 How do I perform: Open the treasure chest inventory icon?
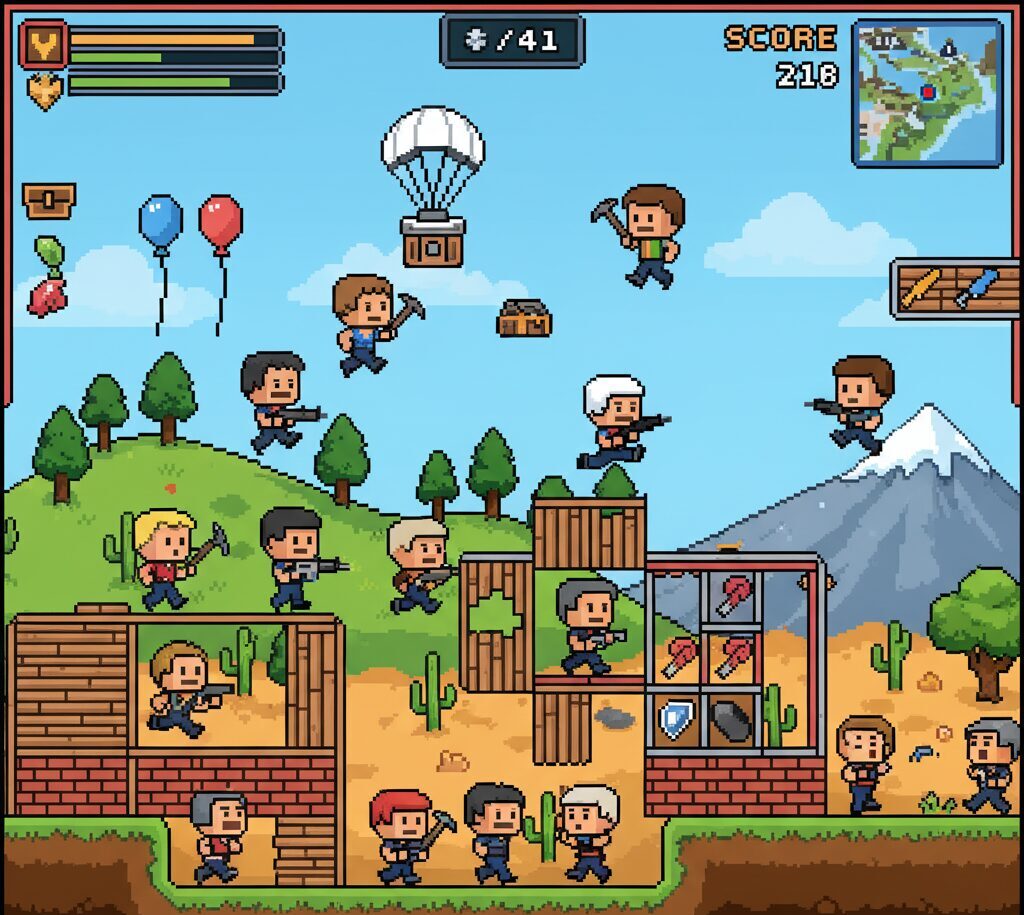pos(49,199)
